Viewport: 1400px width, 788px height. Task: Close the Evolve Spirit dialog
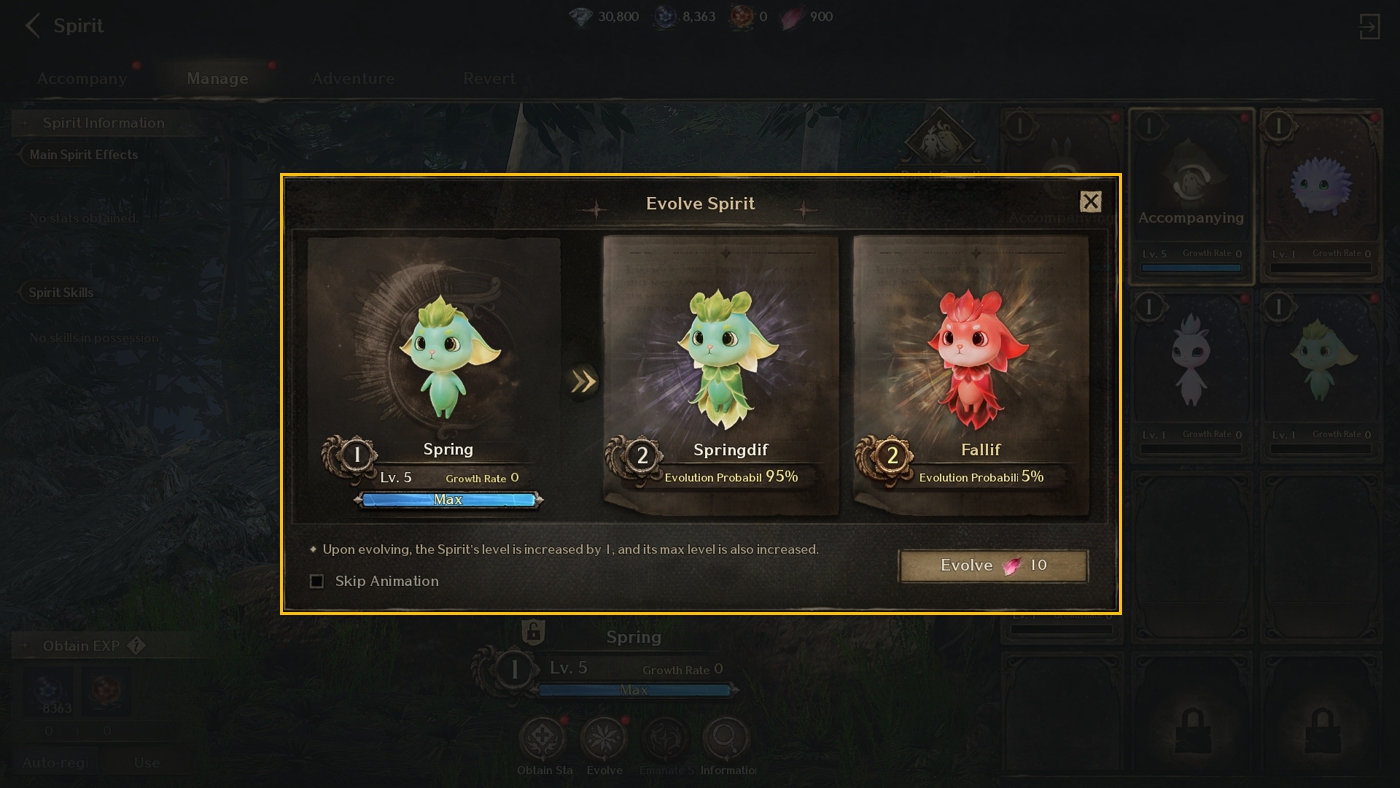1090,202
